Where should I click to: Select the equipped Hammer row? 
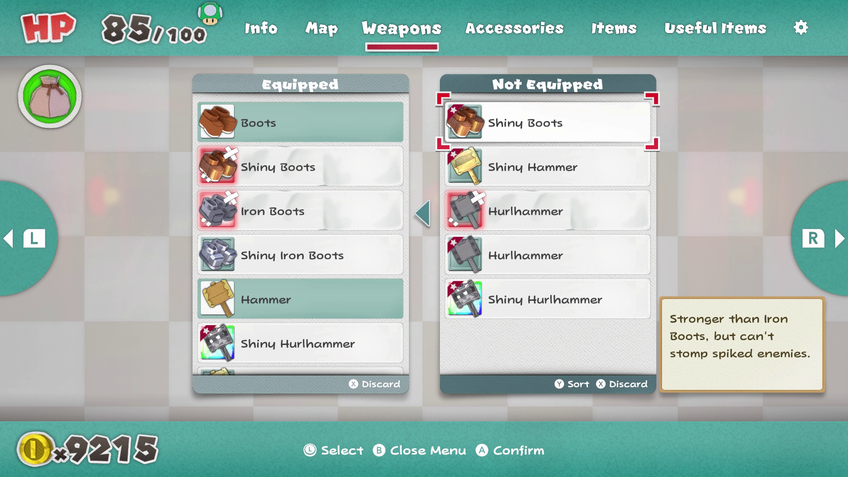click(x=300, y=299)
